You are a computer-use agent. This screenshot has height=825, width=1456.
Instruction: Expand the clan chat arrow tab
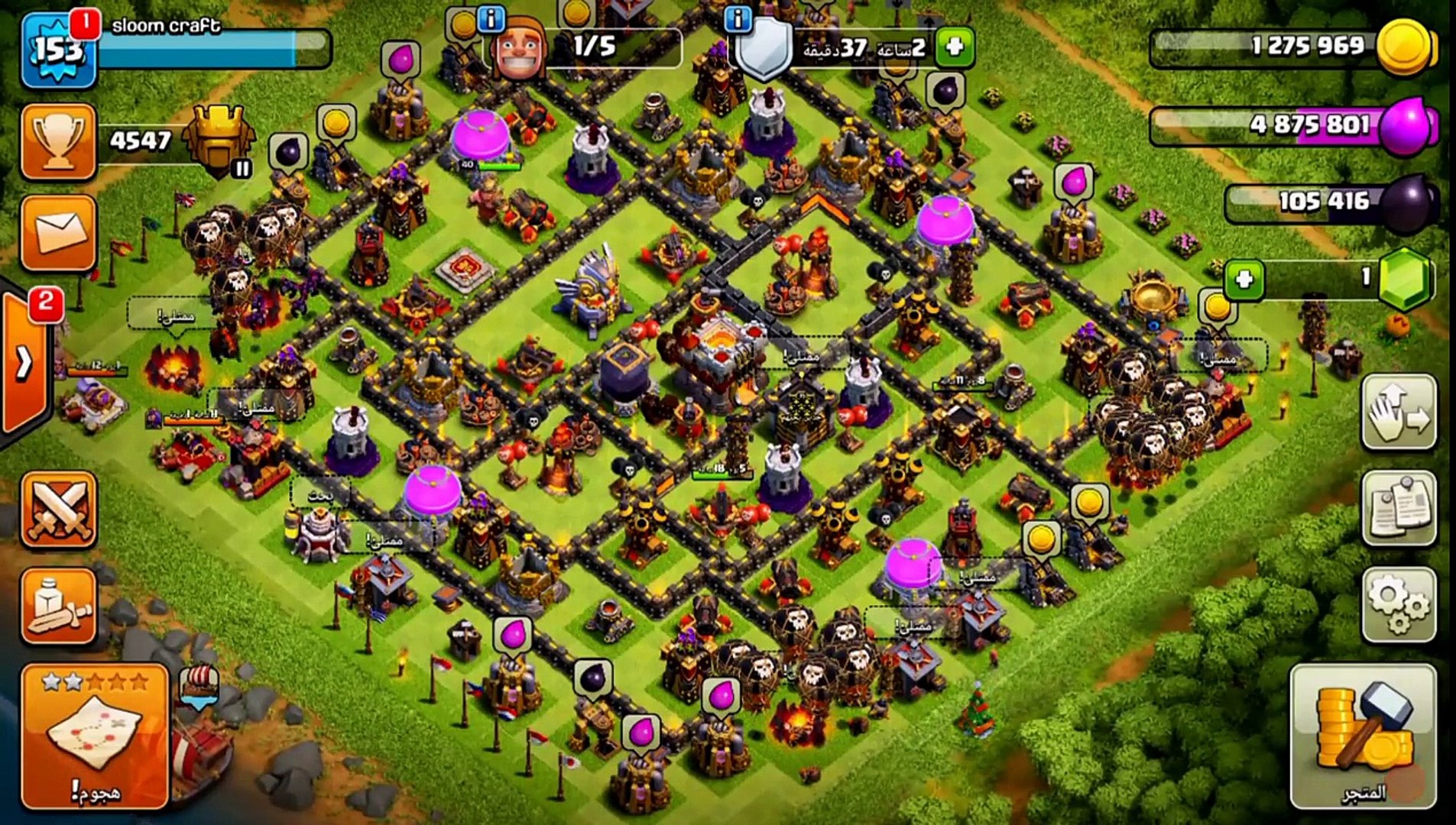click(24, 363)
